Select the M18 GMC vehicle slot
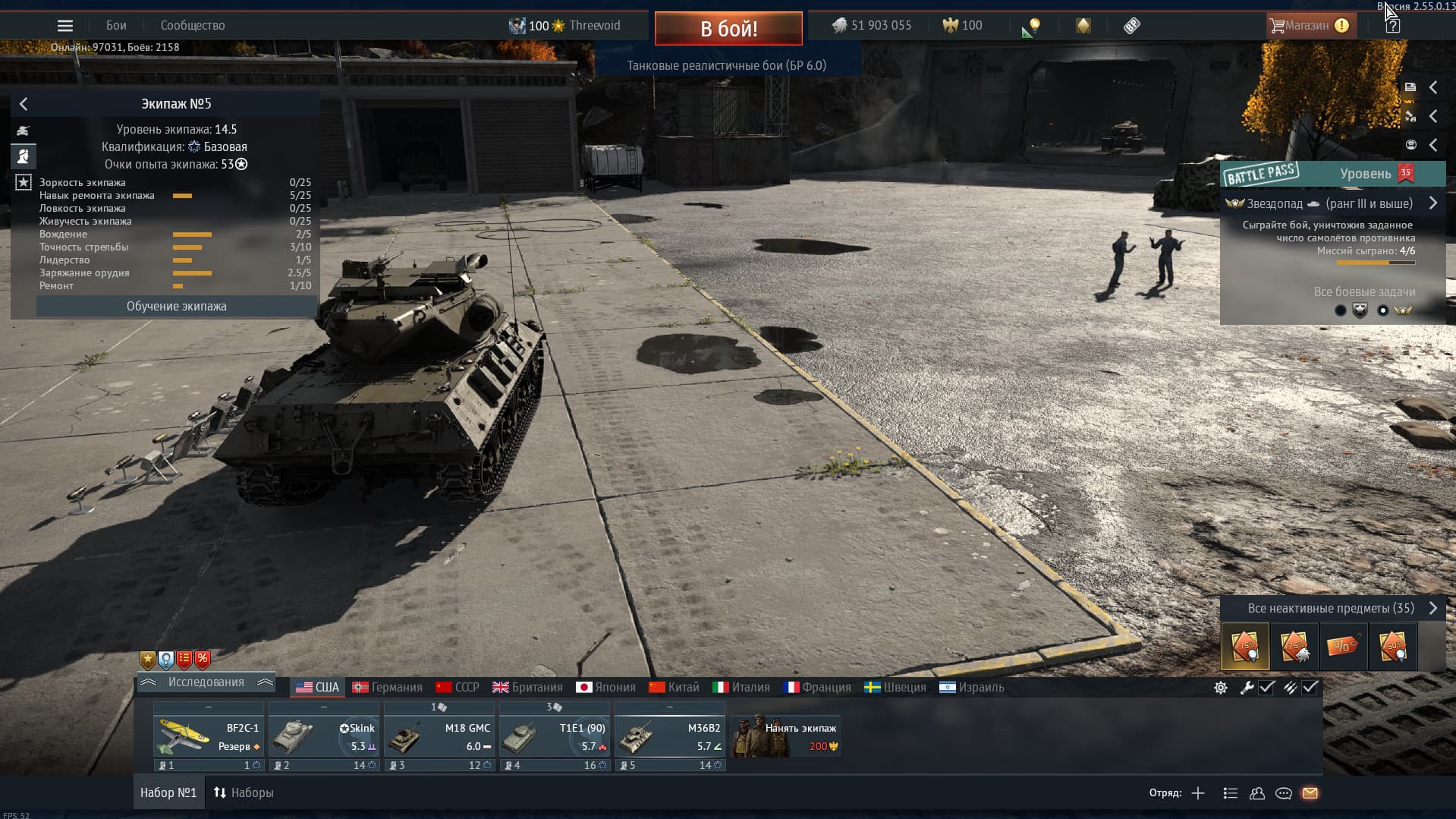The width and height of the screenshot is (1456, 819). click(x=439, y=737)
